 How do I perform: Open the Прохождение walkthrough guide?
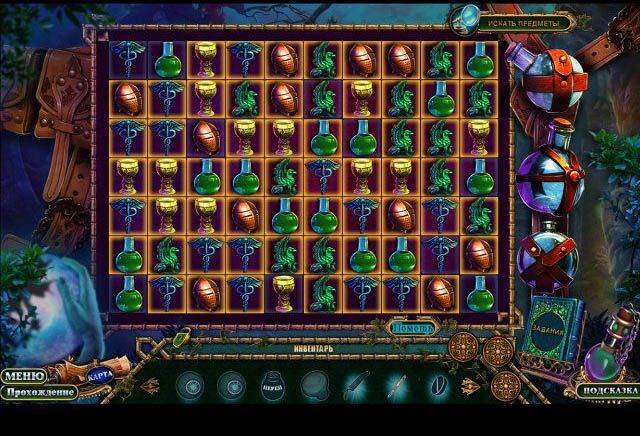[x=38, y=392]
